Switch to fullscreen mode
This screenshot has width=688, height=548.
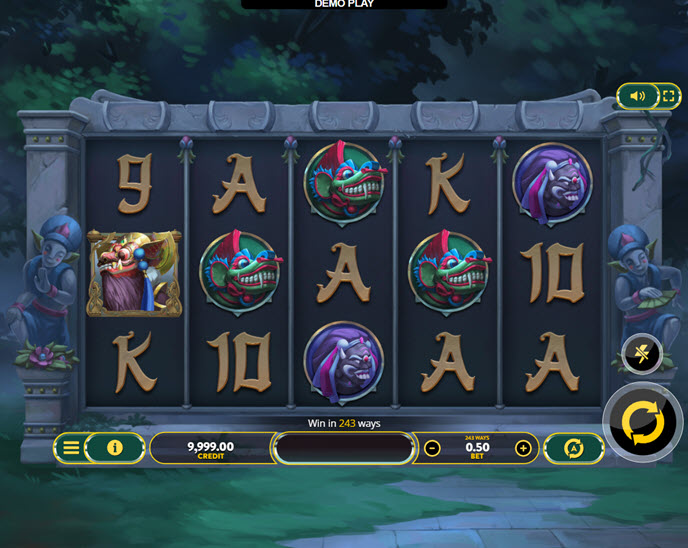[x=668, y=96]
